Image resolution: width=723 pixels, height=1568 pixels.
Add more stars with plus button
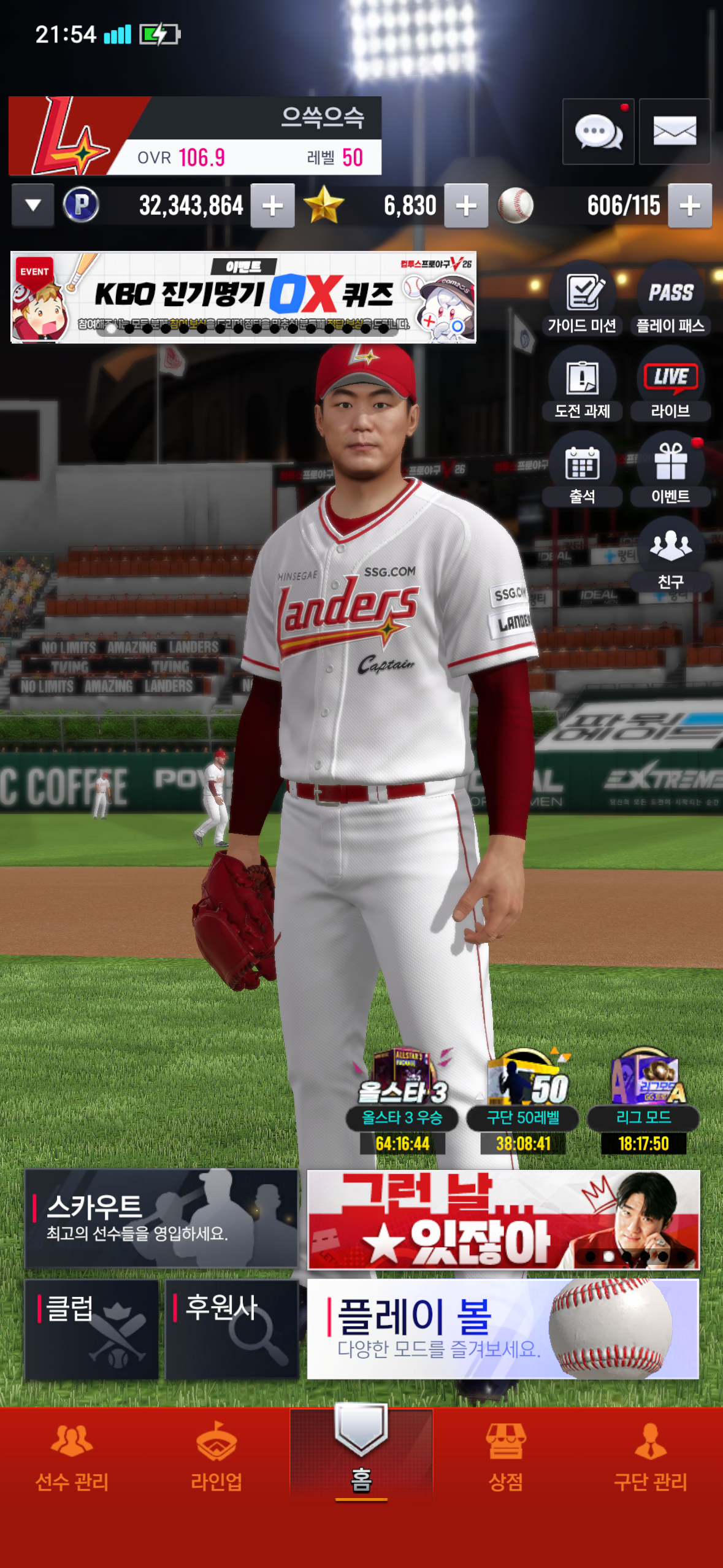pos(466,206)
